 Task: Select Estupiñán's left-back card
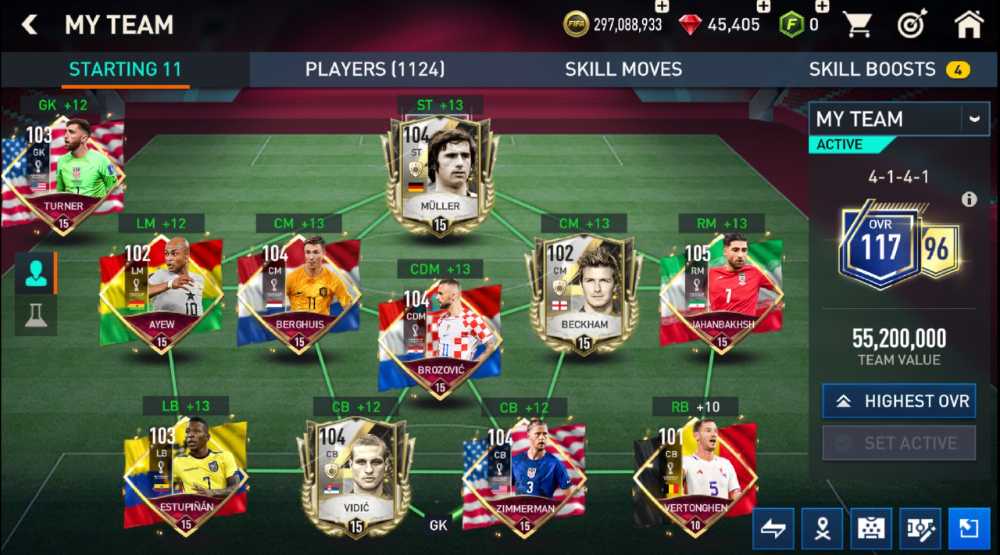pyautogui.click(x=185, y=475)
